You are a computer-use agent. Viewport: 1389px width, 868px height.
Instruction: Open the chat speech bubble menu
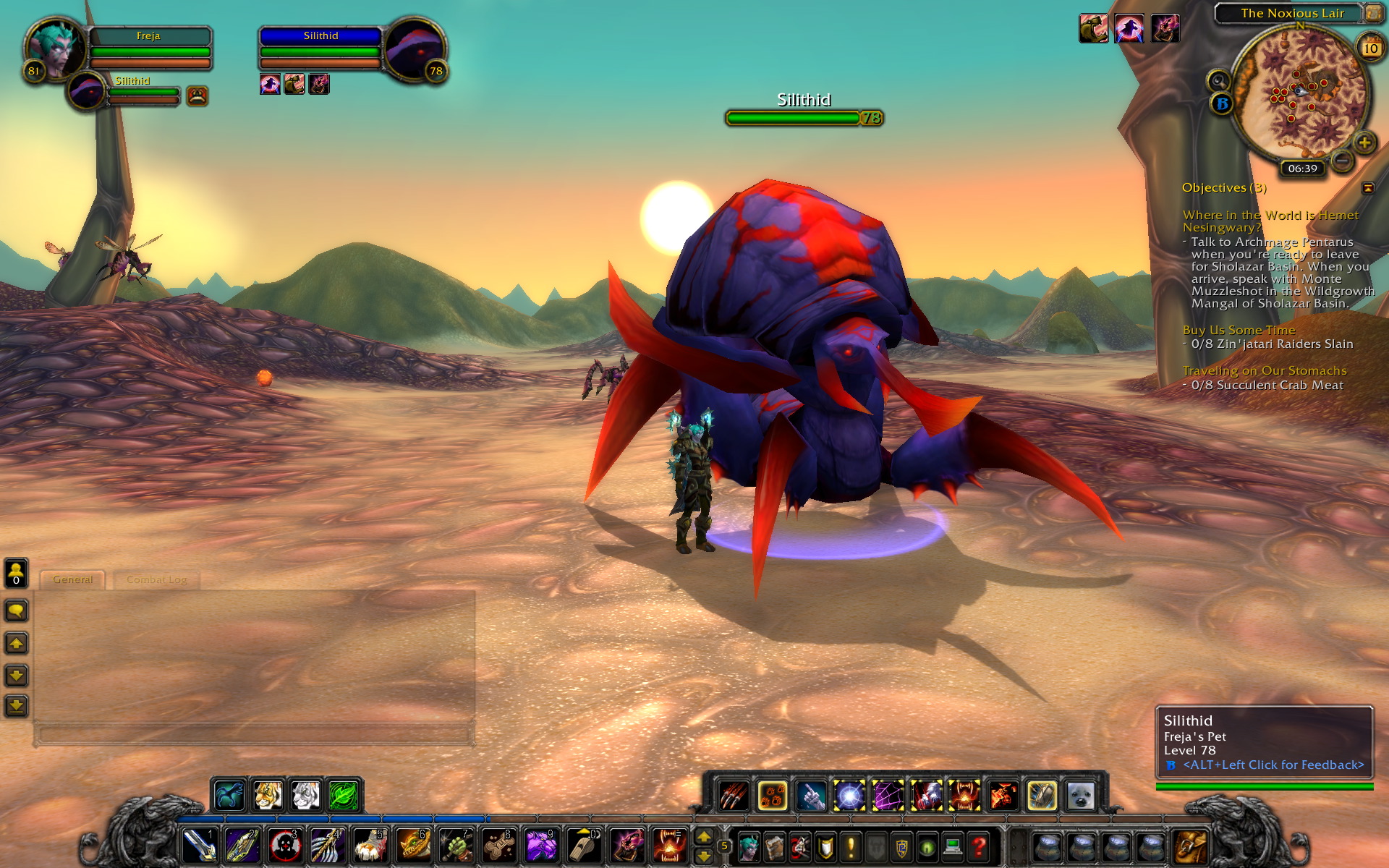pos(17,611)
